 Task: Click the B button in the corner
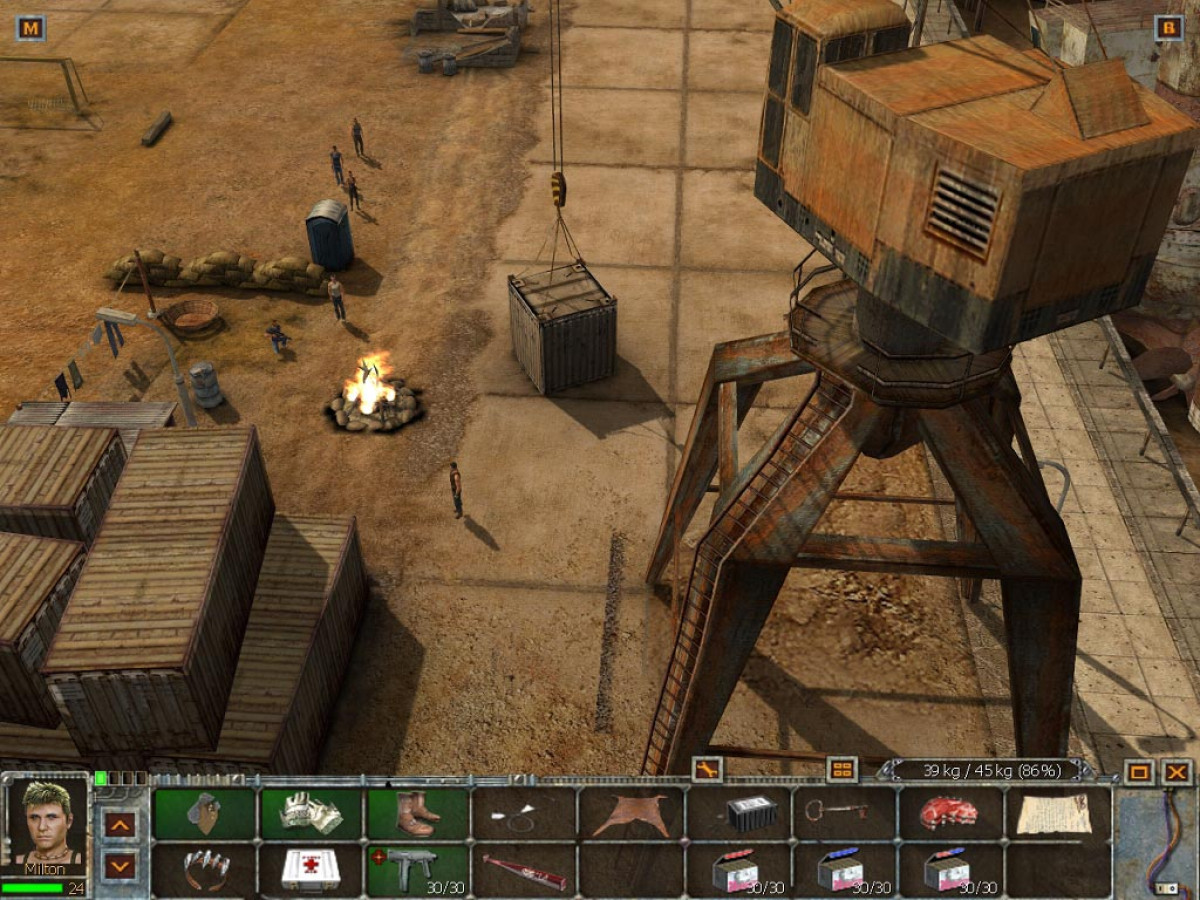click(x=1168, y=28)
